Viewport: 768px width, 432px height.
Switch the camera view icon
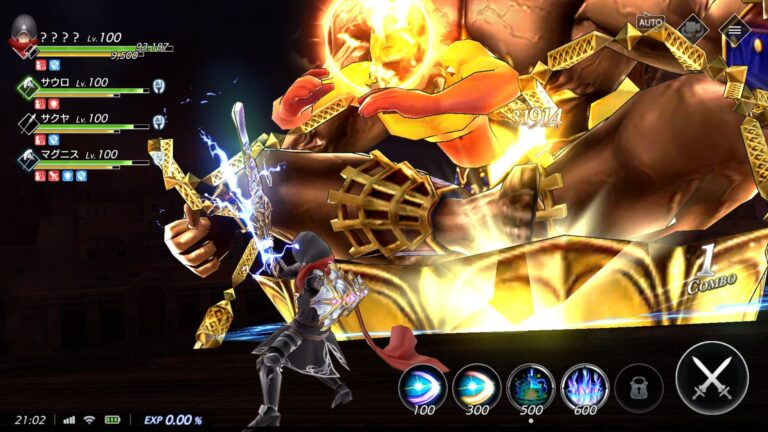click(692, 28)
